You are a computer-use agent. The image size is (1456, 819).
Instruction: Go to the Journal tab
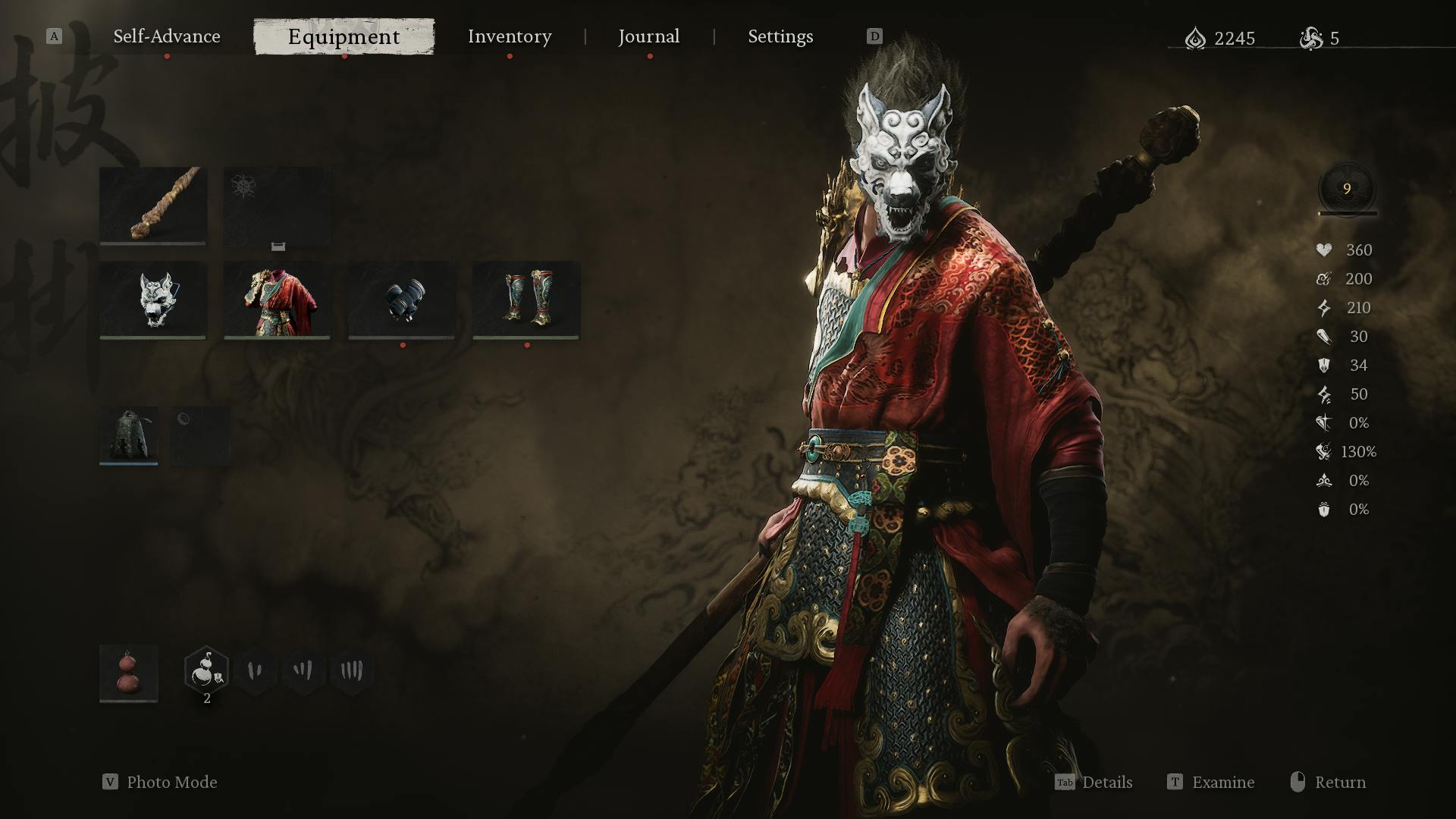tap(648, 36)
